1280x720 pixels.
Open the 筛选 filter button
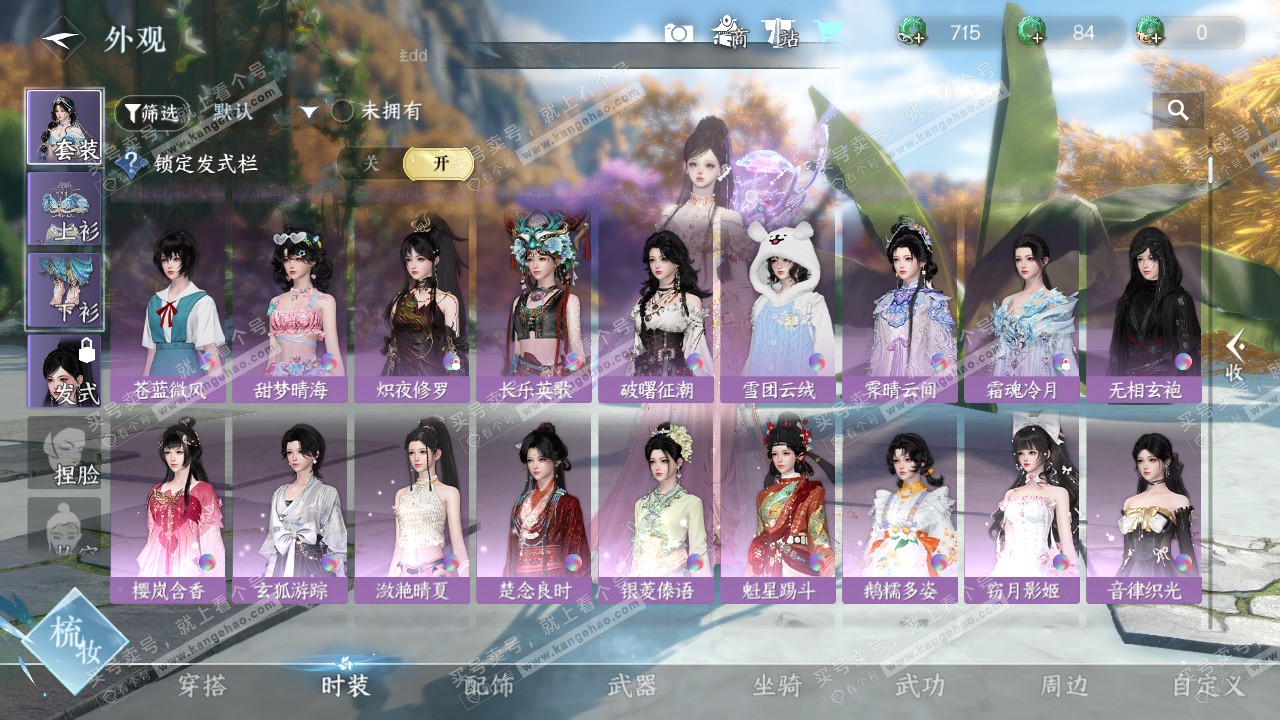(152, 113)
